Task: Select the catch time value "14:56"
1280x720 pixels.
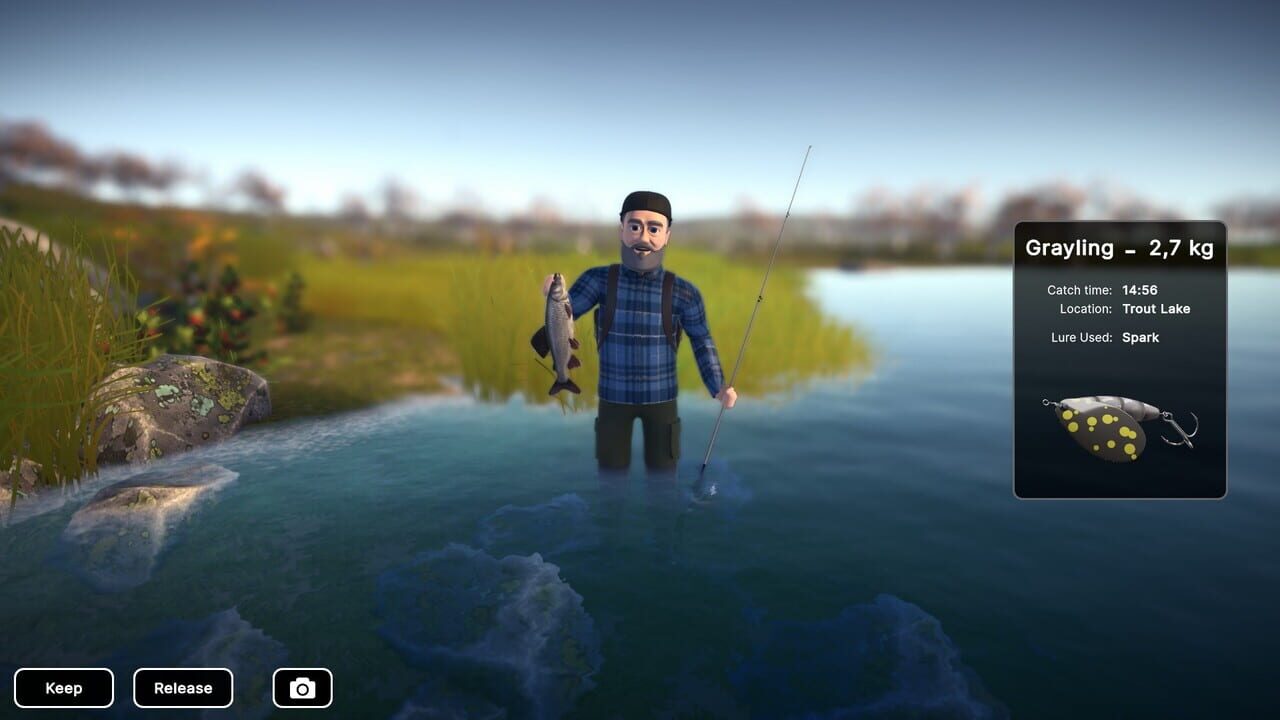Action: [x=1142, y=290]
